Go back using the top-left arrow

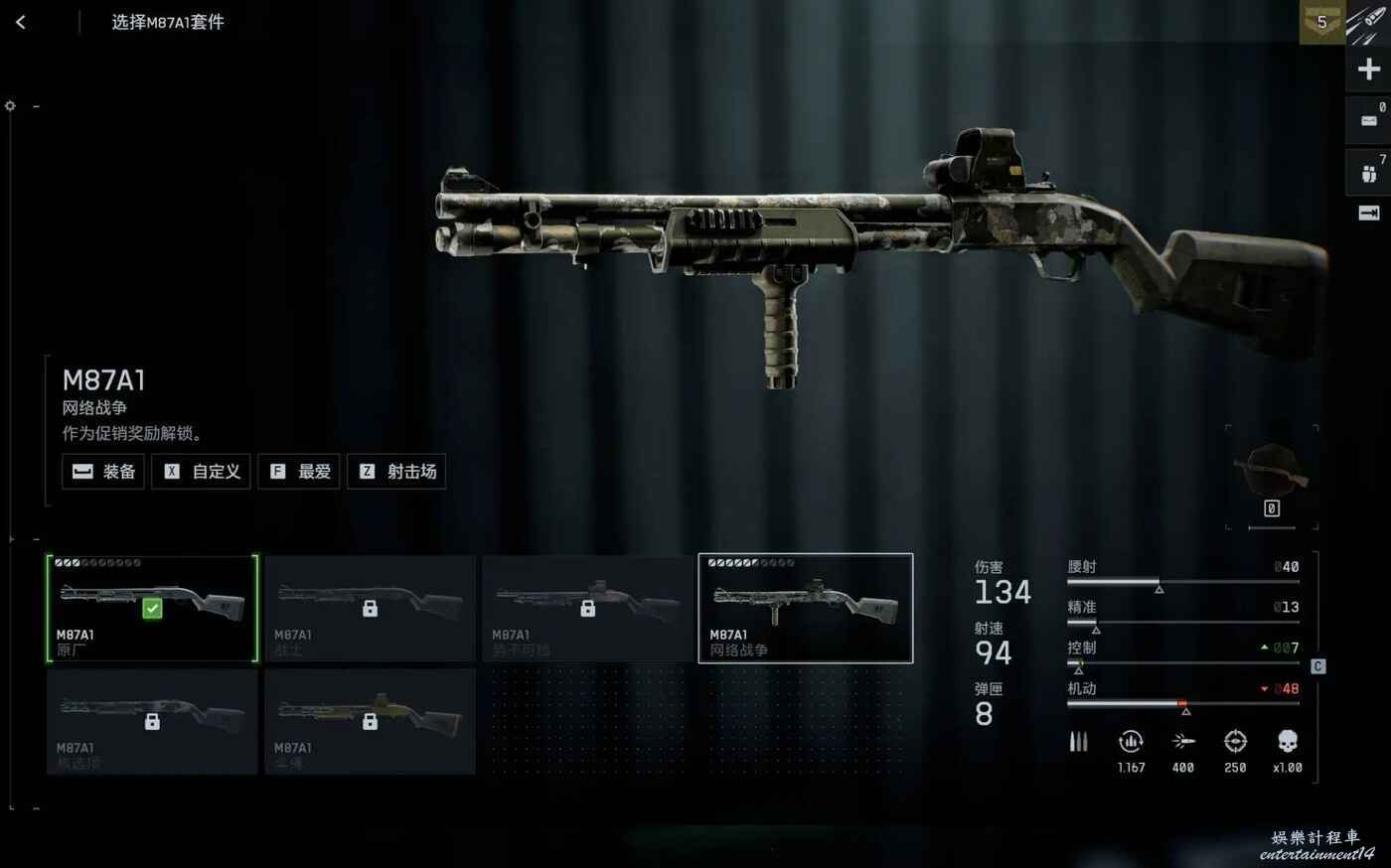point(21,22)
